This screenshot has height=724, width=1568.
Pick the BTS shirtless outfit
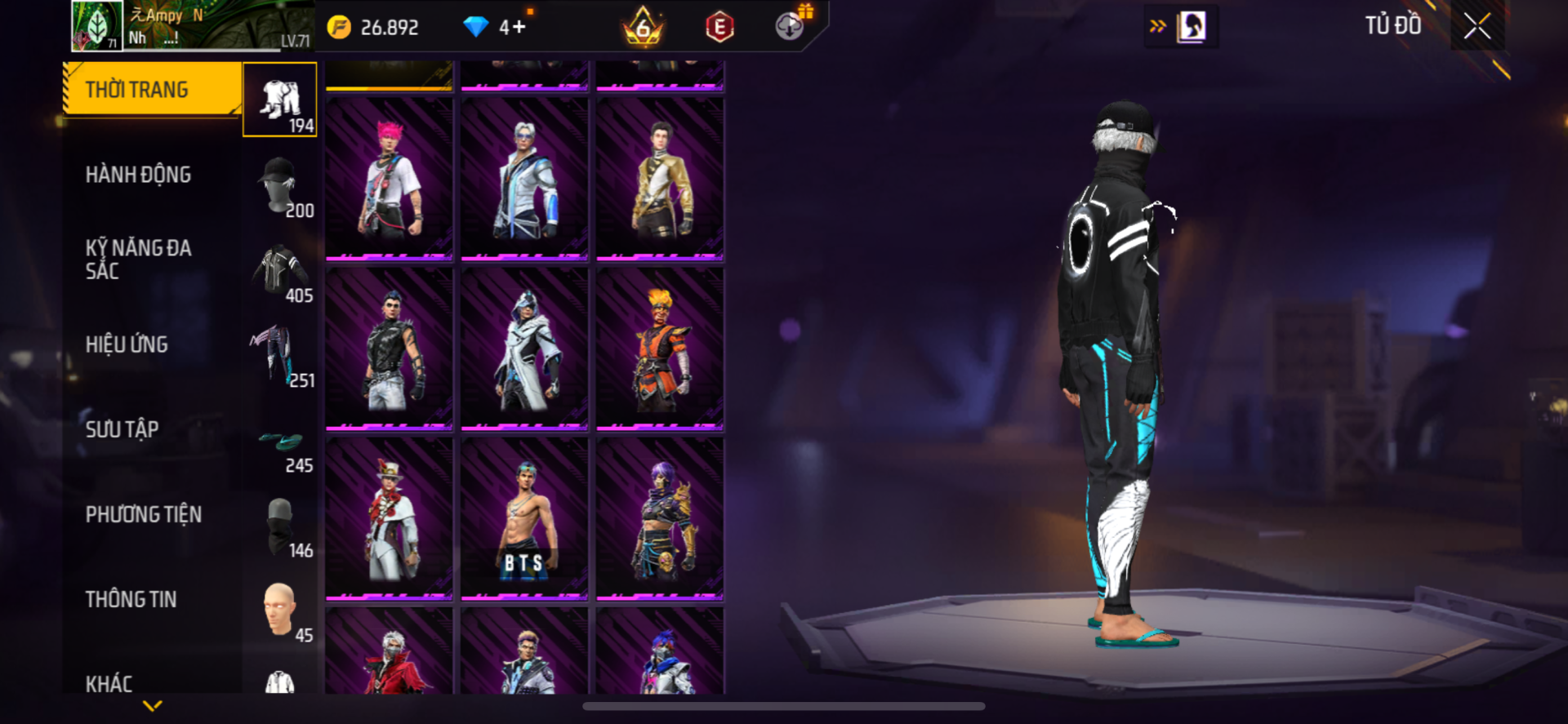point(524,517)
